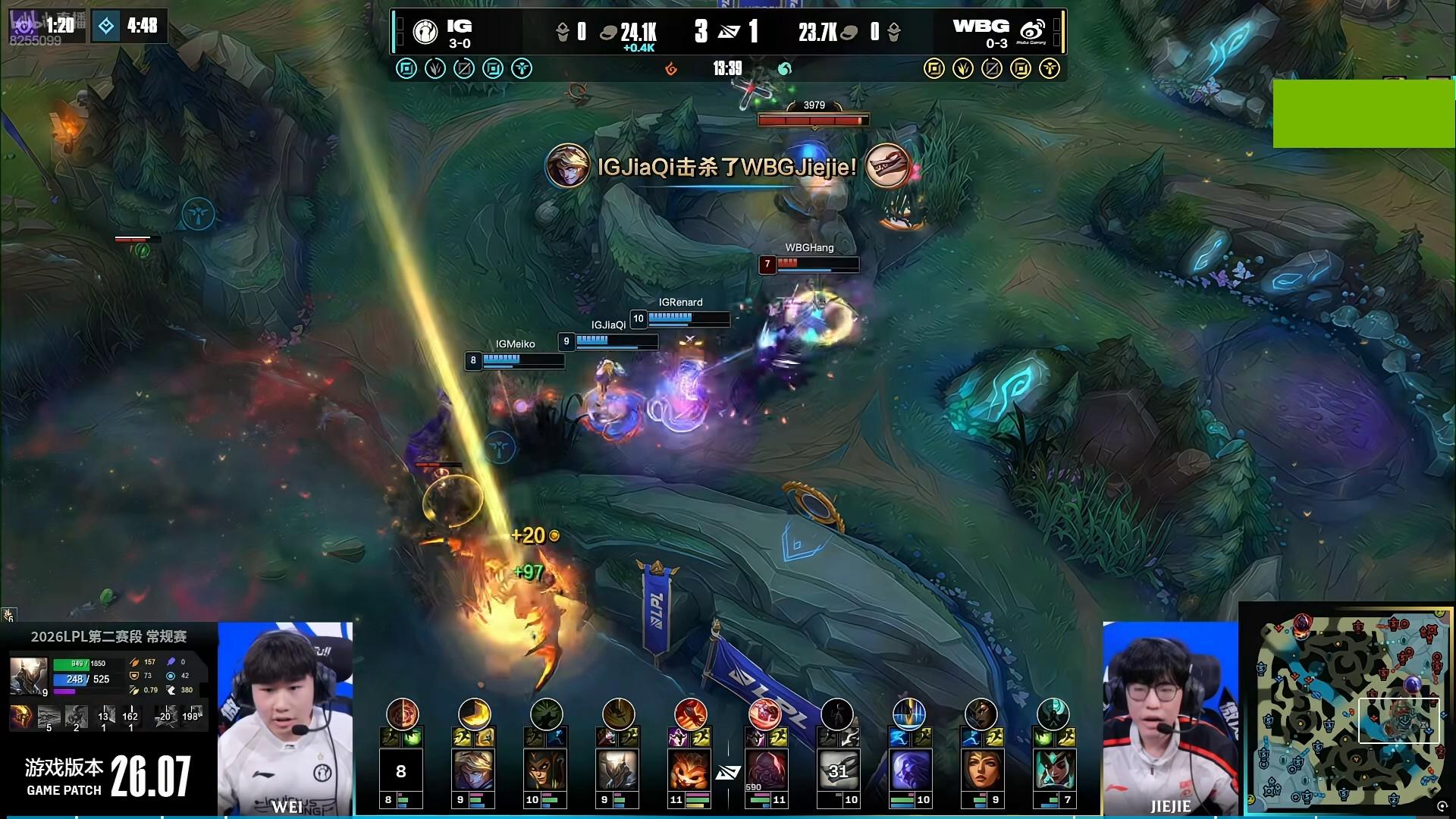The height and width of the screenshot is (819, 1456).
Task: Choose the dead champion portrait showing 8
Action: [x=401, y=769]
